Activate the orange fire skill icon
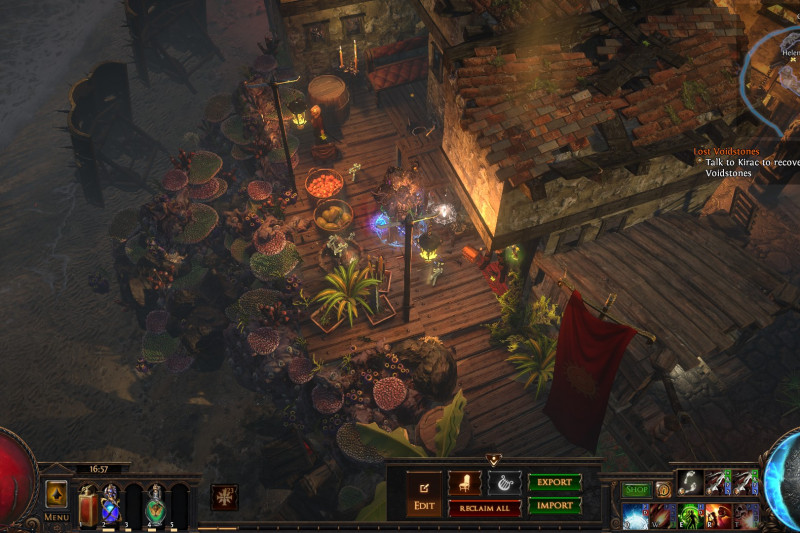This screenshot has width=800, height=533. (662, 515)
